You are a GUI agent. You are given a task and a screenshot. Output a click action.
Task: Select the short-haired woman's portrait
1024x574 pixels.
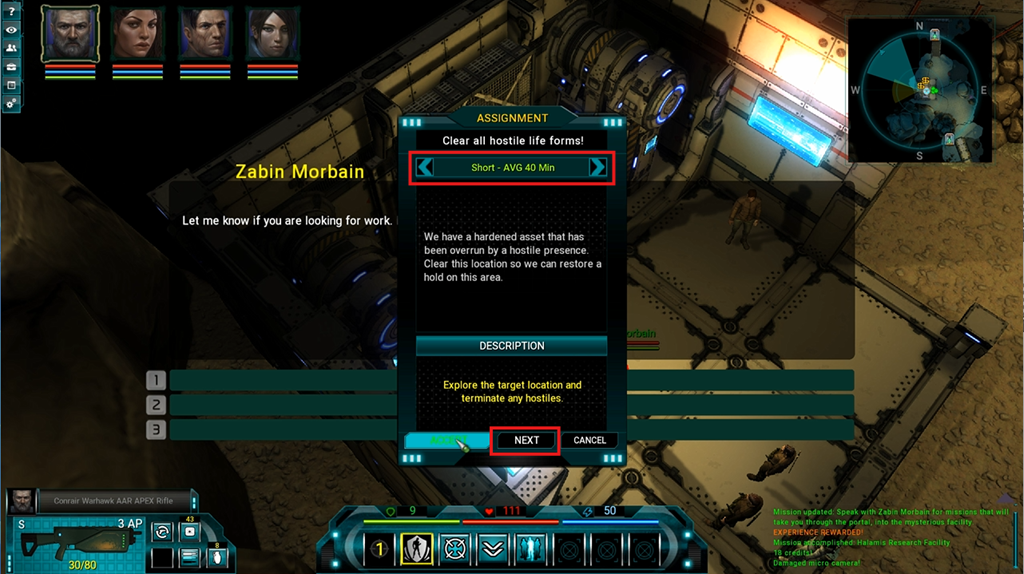[271, 33]
